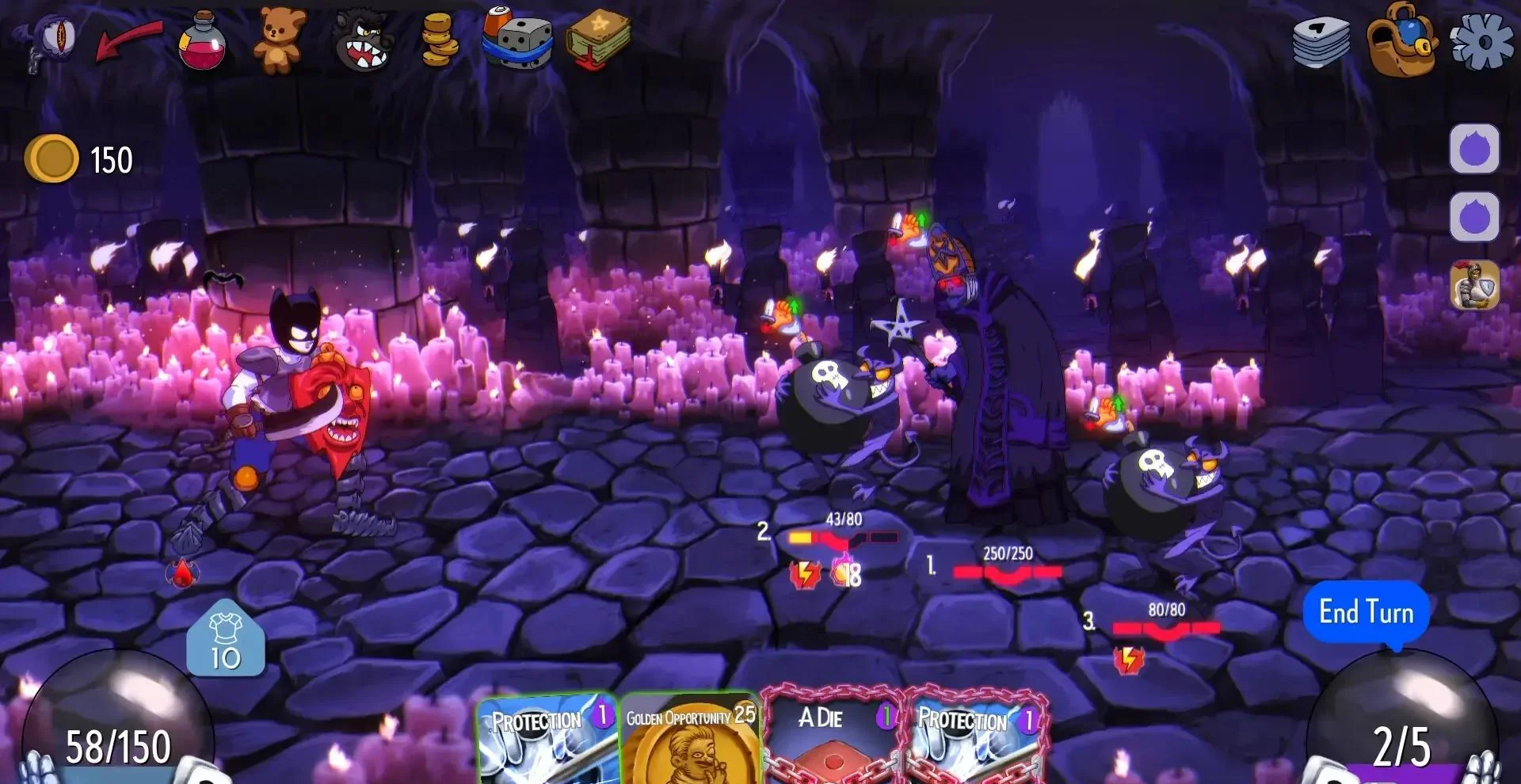
Task: Open the settings gear menu
Action: tap(1481, 40)
